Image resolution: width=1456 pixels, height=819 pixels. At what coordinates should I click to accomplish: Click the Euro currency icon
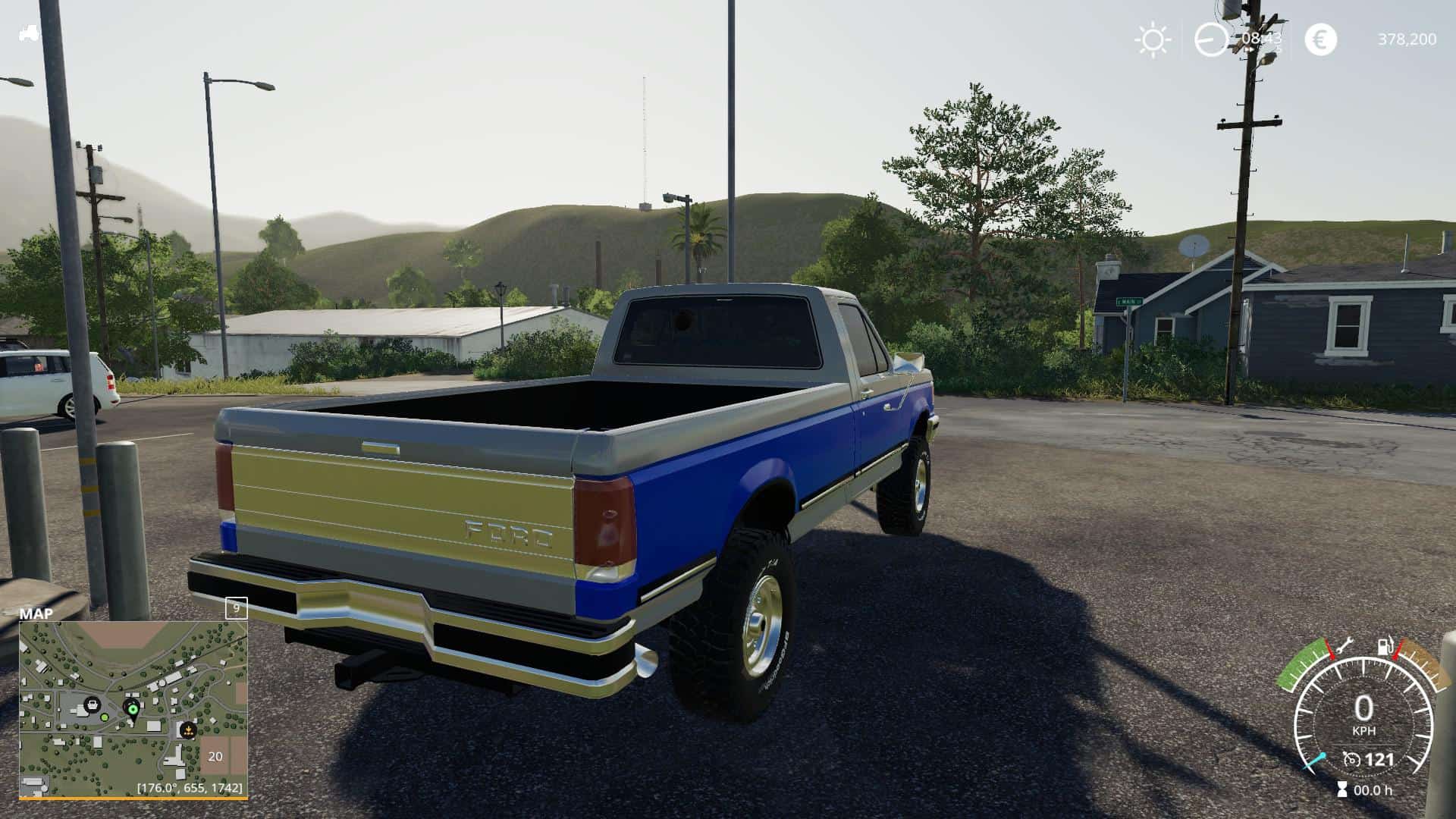coord(1322,39)
